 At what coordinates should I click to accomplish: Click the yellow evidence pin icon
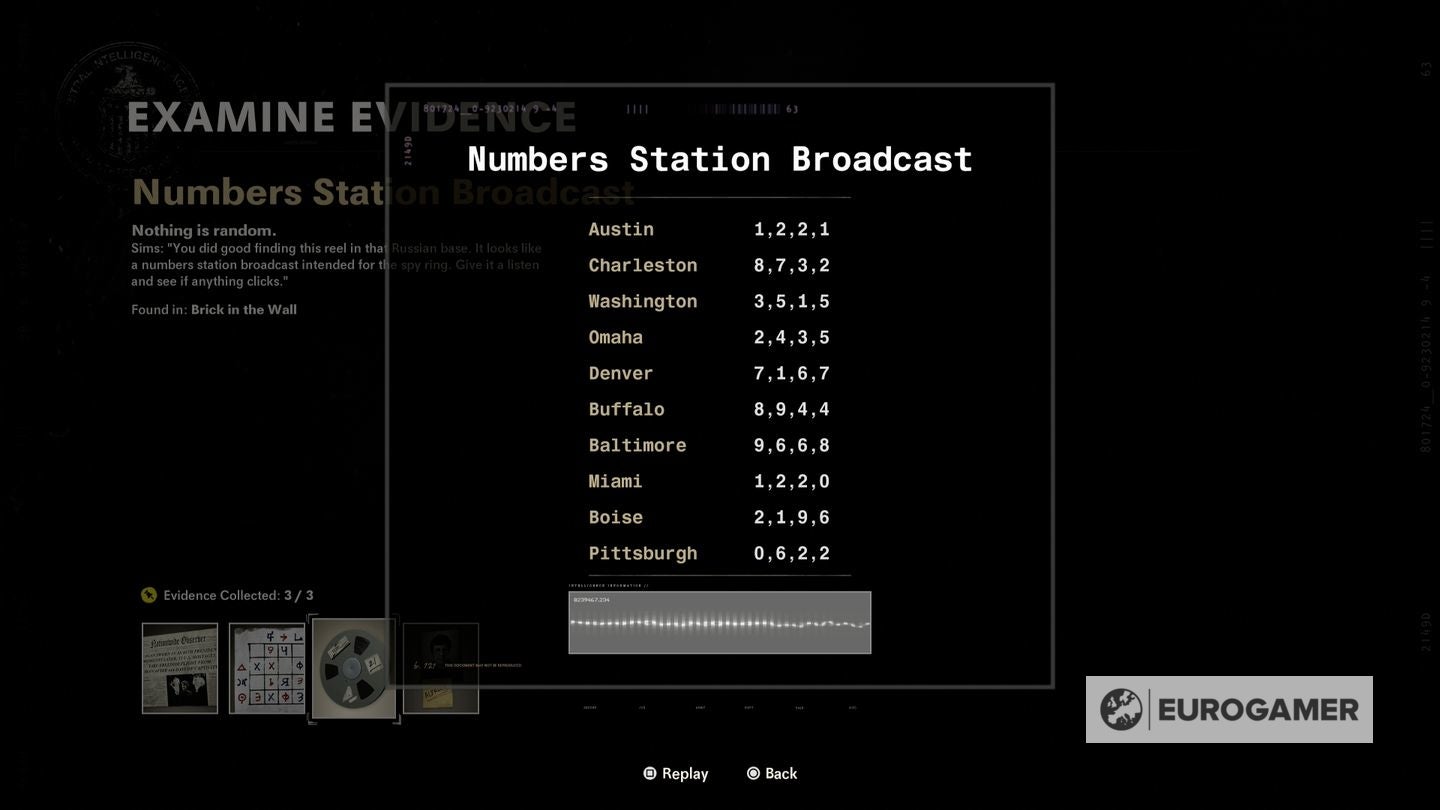coord(149,595)
